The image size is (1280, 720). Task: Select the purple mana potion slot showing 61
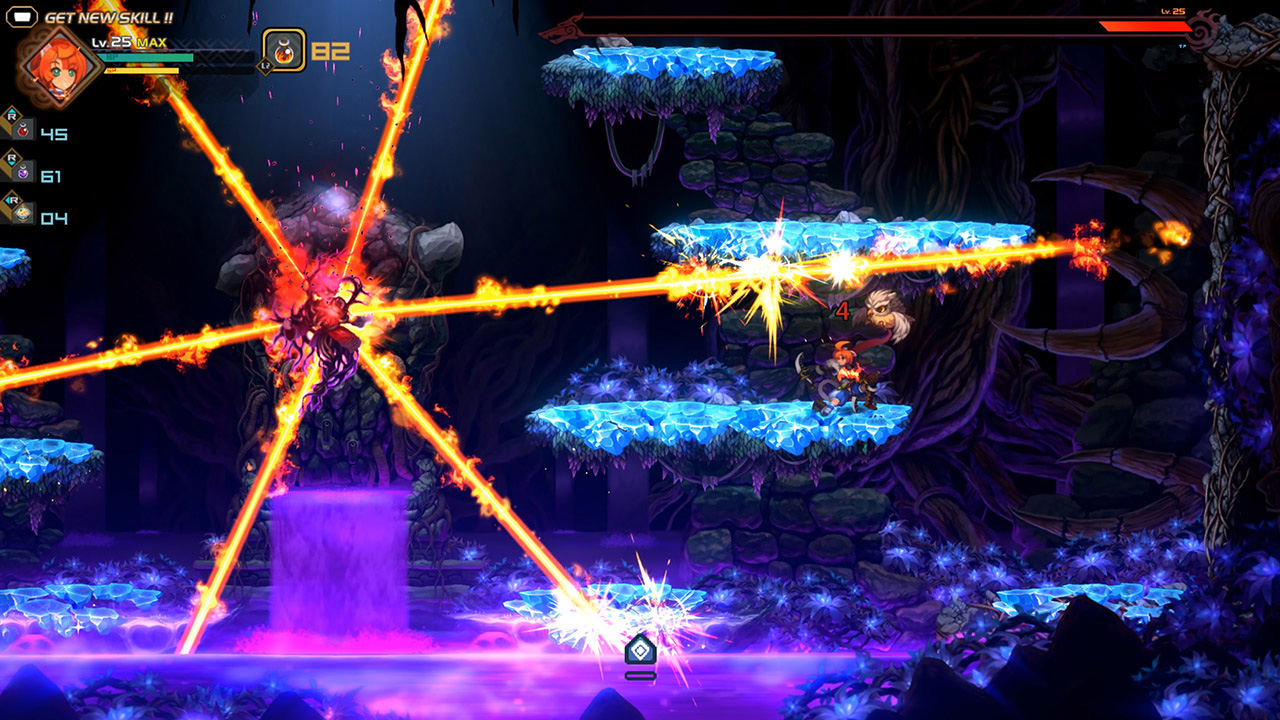click(x=23, y=173)
